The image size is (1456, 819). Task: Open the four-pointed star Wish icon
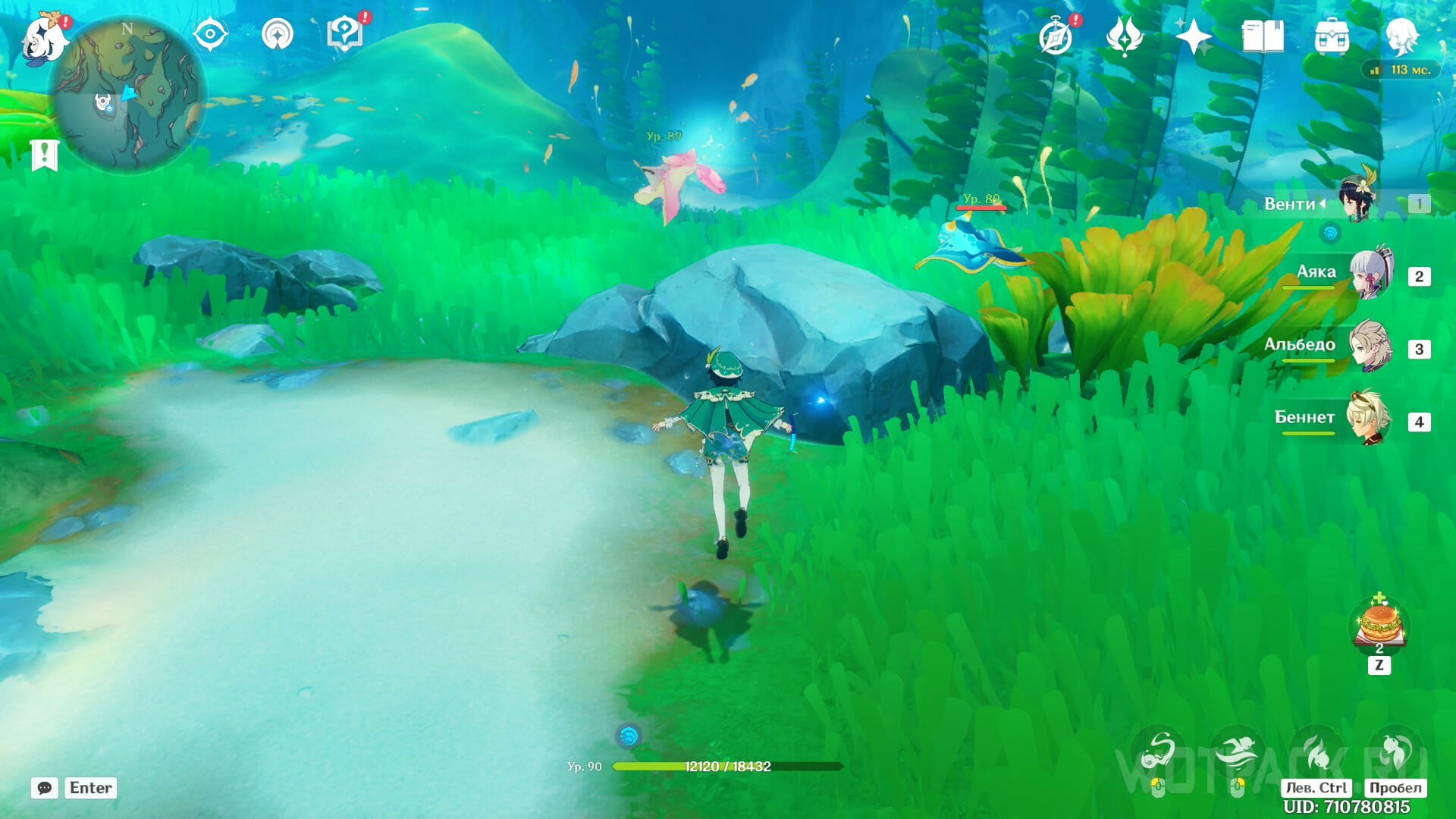coord(1192,36)
